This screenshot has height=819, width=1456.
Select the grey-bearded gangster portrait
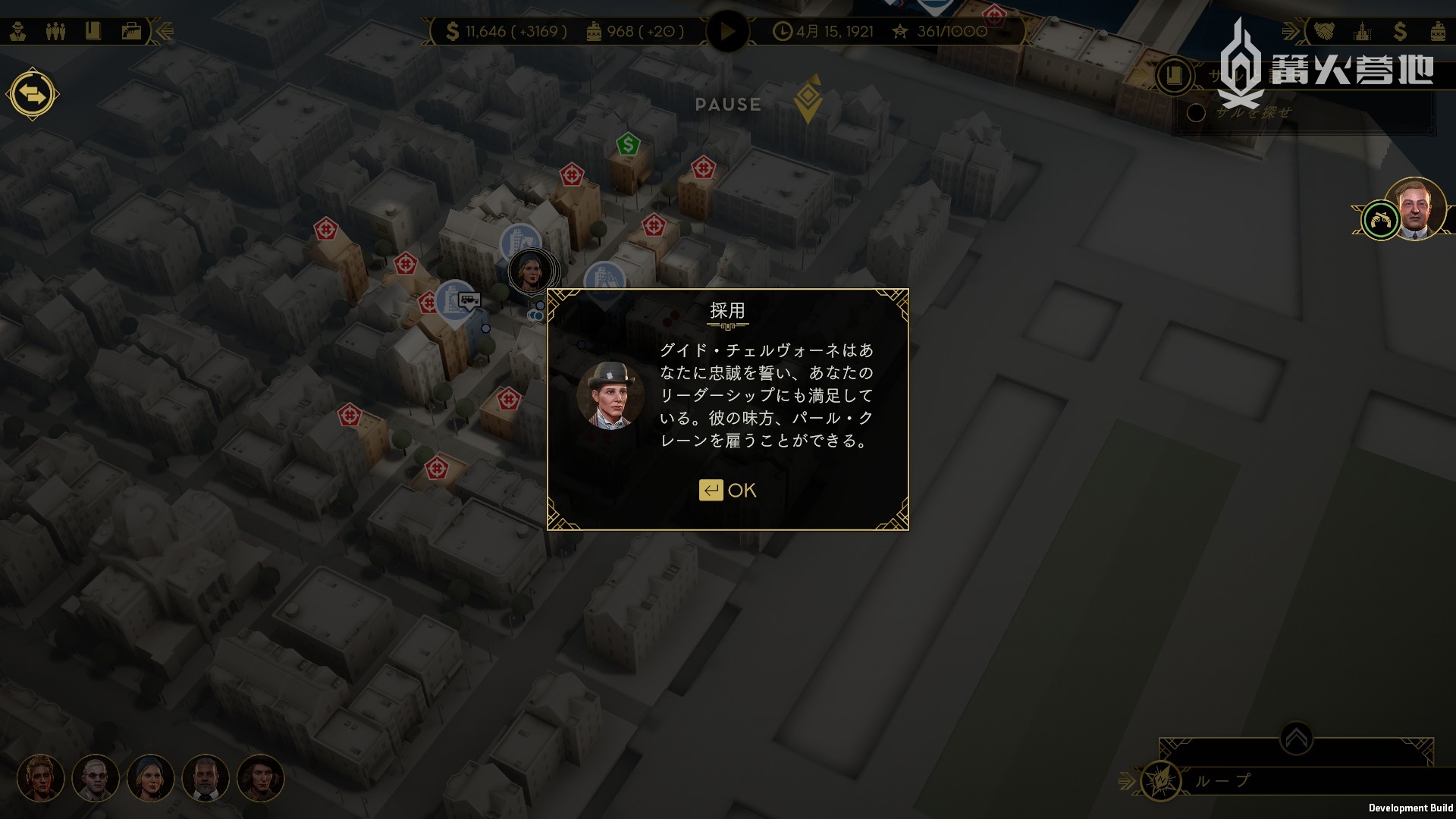[206, 778]
